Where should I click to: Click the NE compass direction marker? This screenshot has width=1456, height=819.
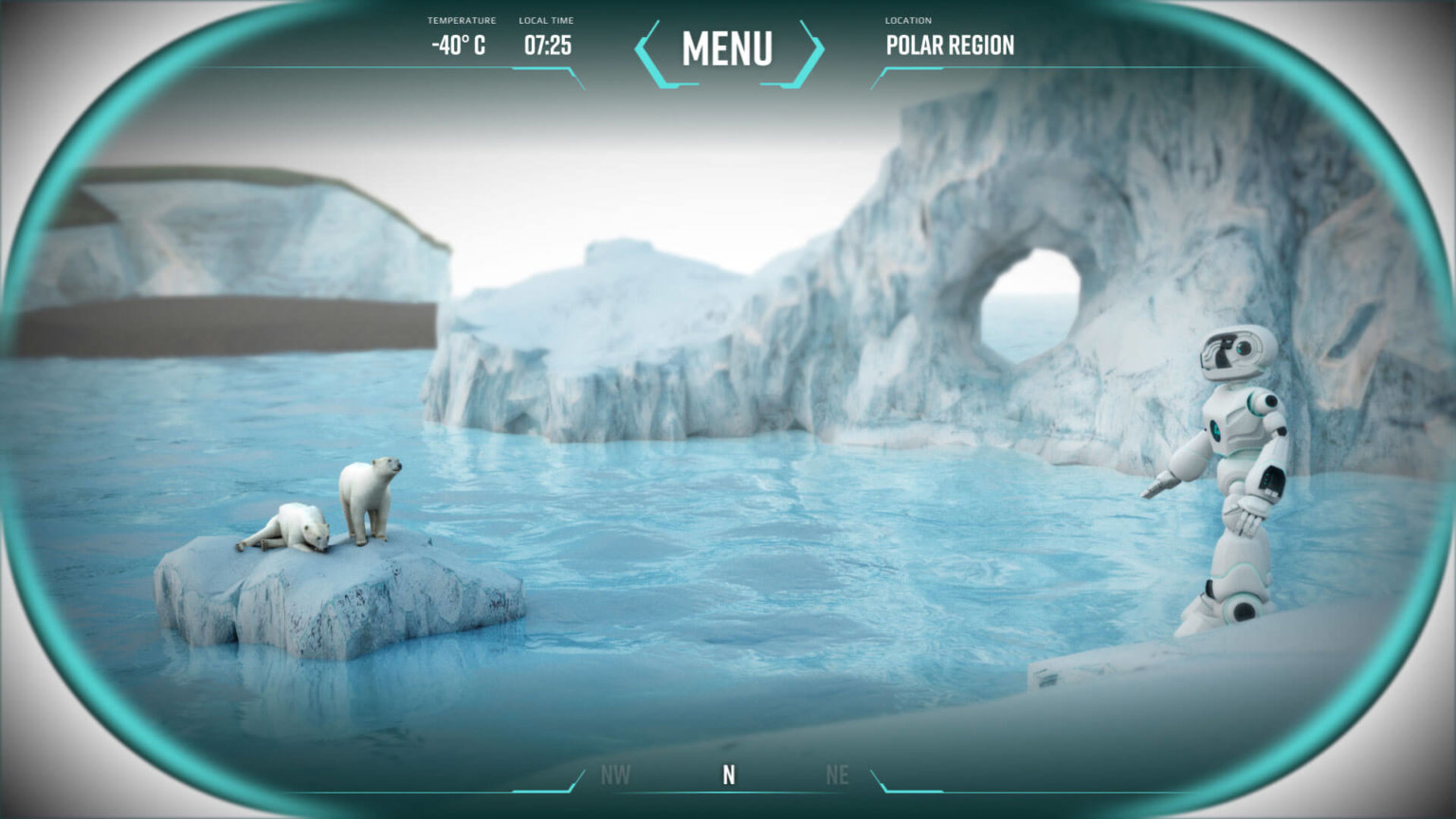pos(838,774)
